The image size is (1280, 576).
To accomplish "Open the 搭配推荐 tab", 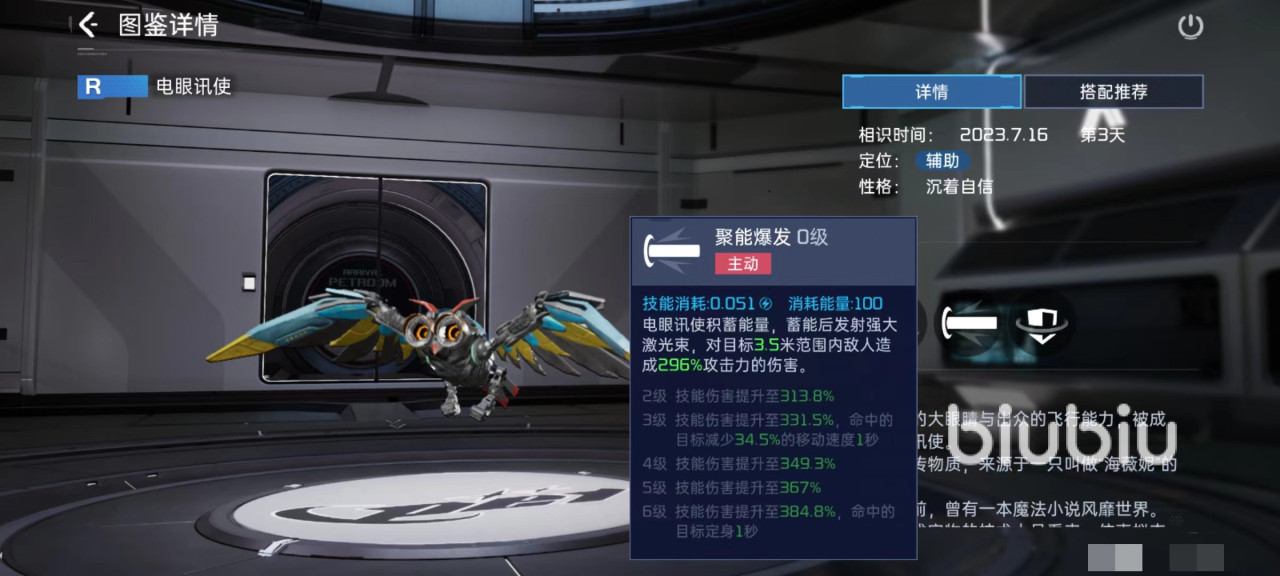I will pyautogui.click(x=1113, y=92).
